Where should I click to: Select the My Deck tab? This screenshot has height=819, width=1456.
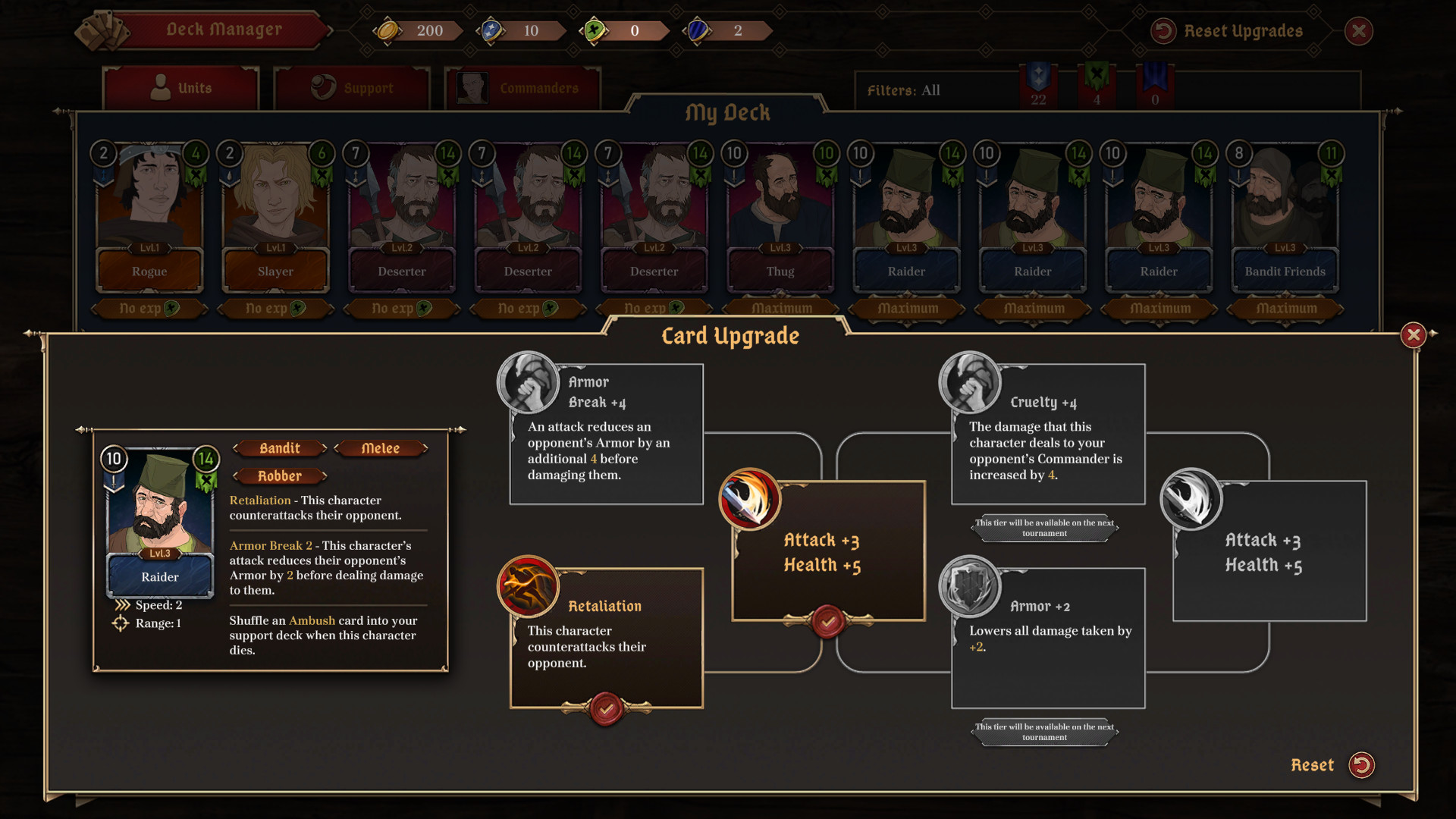click(728, 112)
